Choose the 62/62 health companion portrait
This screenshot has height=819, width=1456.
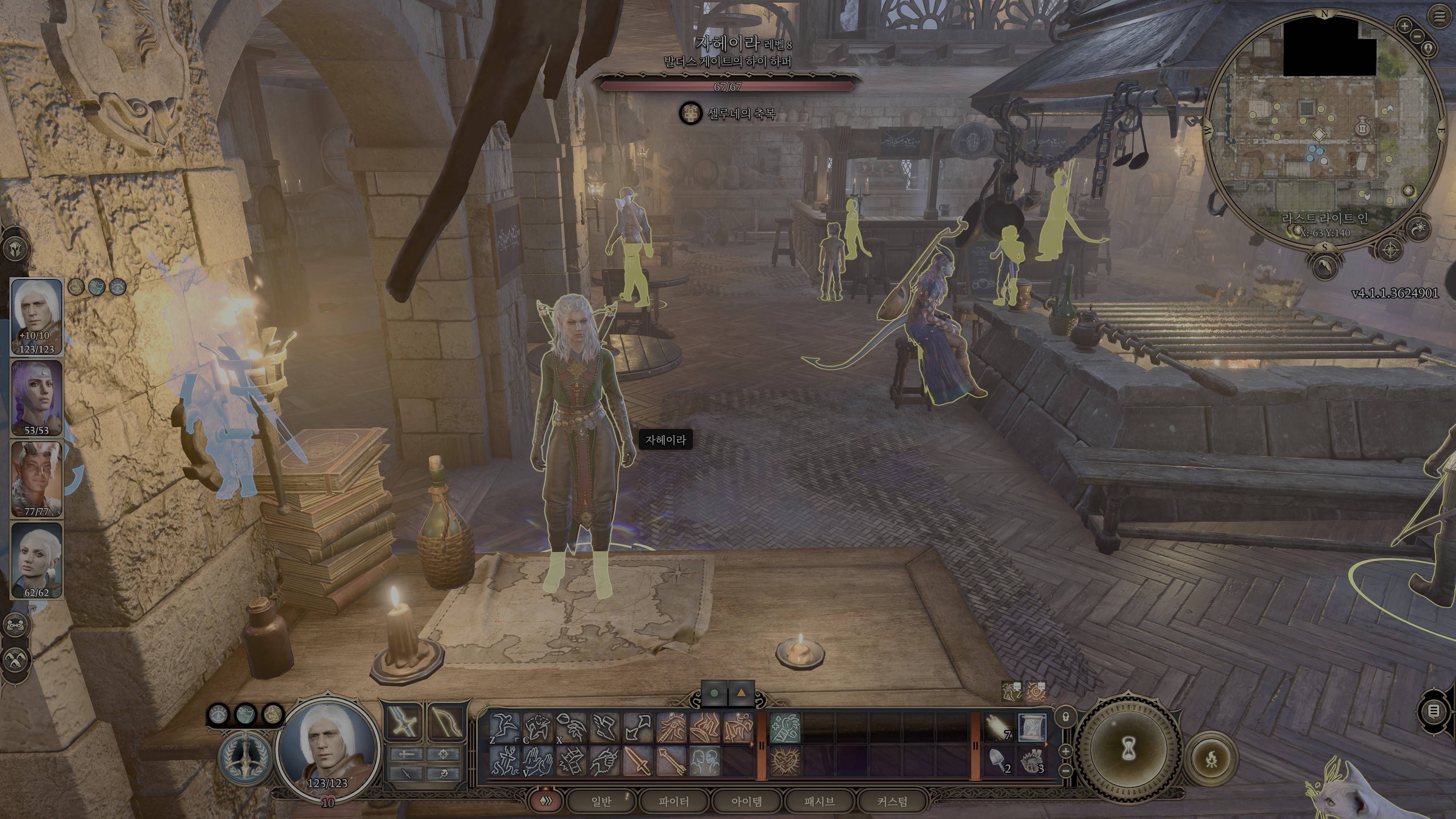[x=37, y=560]
